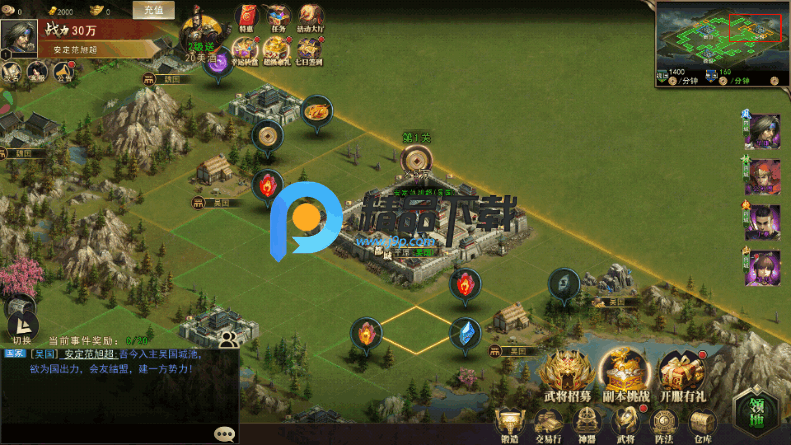Open 武将招募 general recruitment
Viewport: 791px width, 445px height.
(569, 374)
